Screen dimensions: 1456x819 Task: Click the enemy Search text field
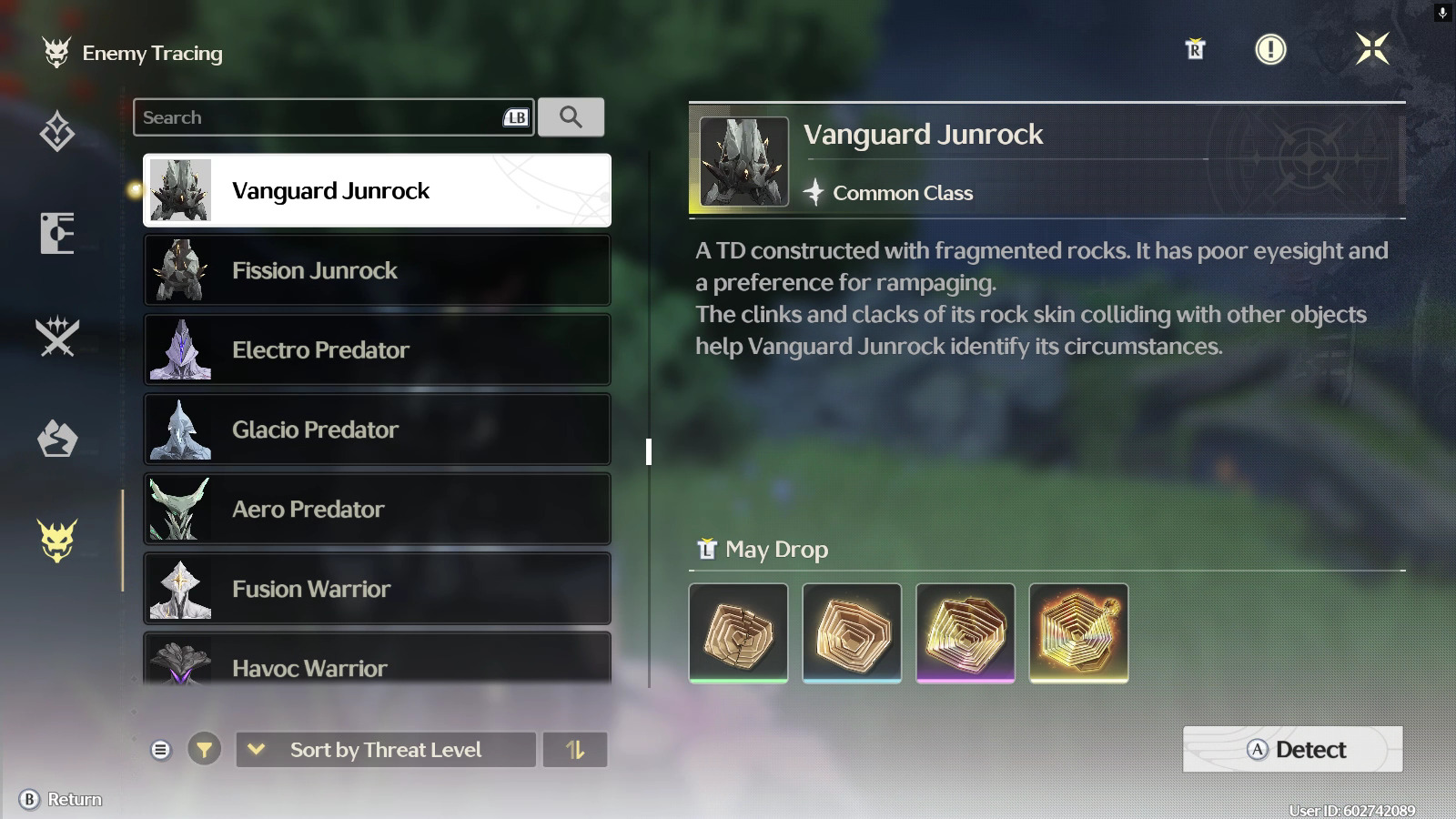coord(318,117)
